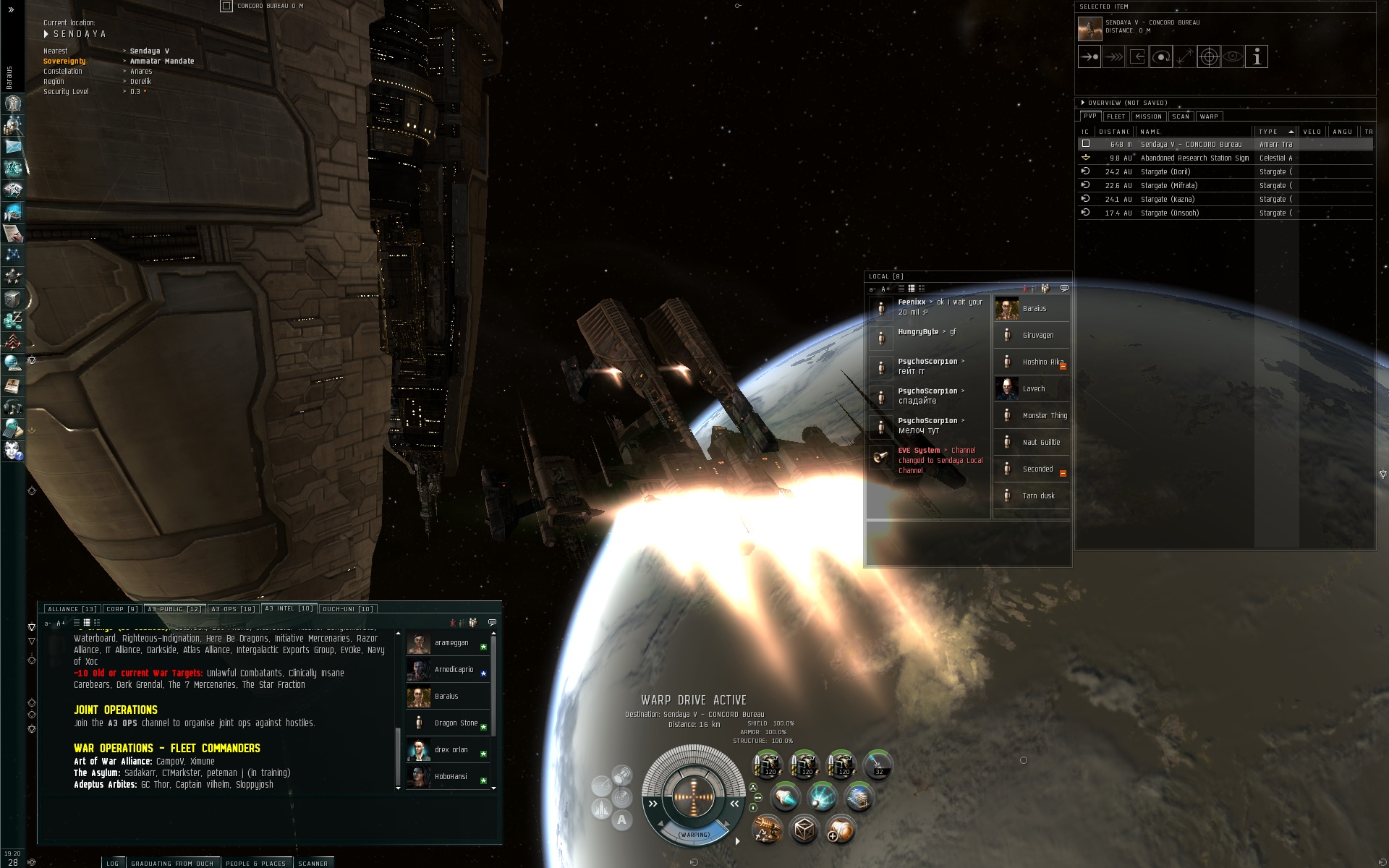
Task: Click the approach button in Selected Item
Action: pyautogui.click(x=1089, y=56)
